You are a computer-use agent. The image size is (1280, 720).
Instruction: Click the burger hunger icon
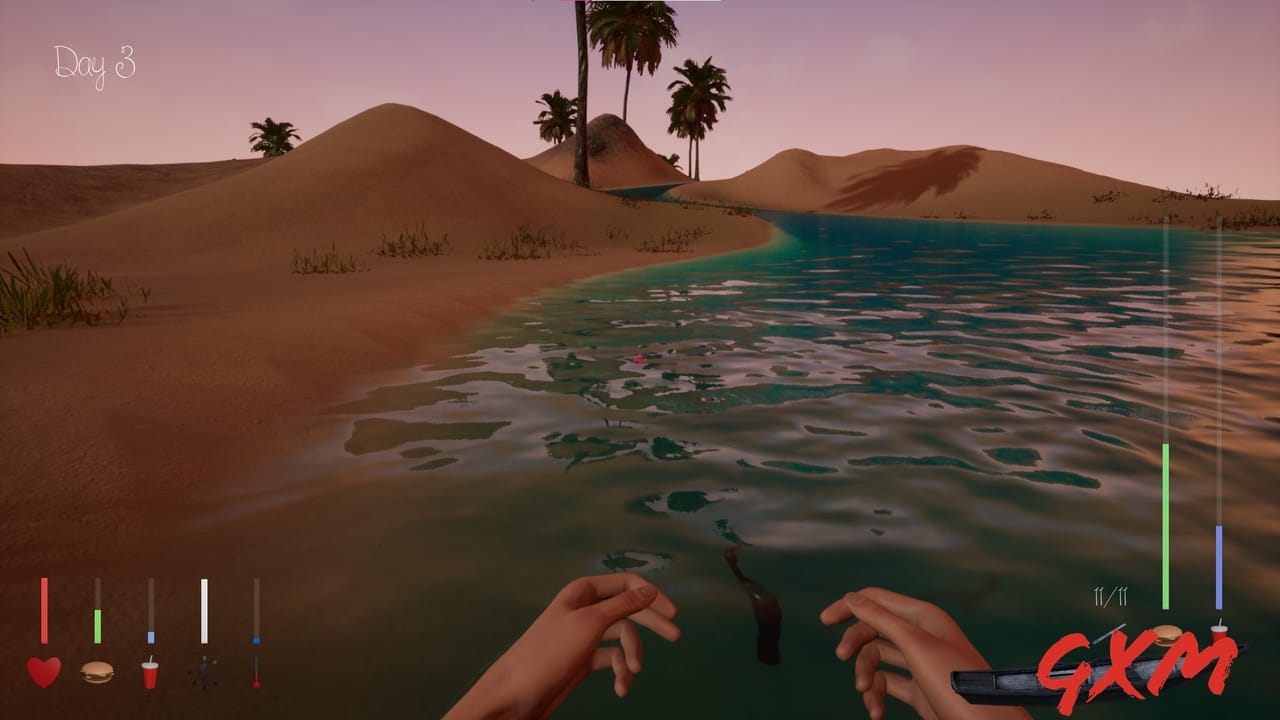[x=96, y=672]
